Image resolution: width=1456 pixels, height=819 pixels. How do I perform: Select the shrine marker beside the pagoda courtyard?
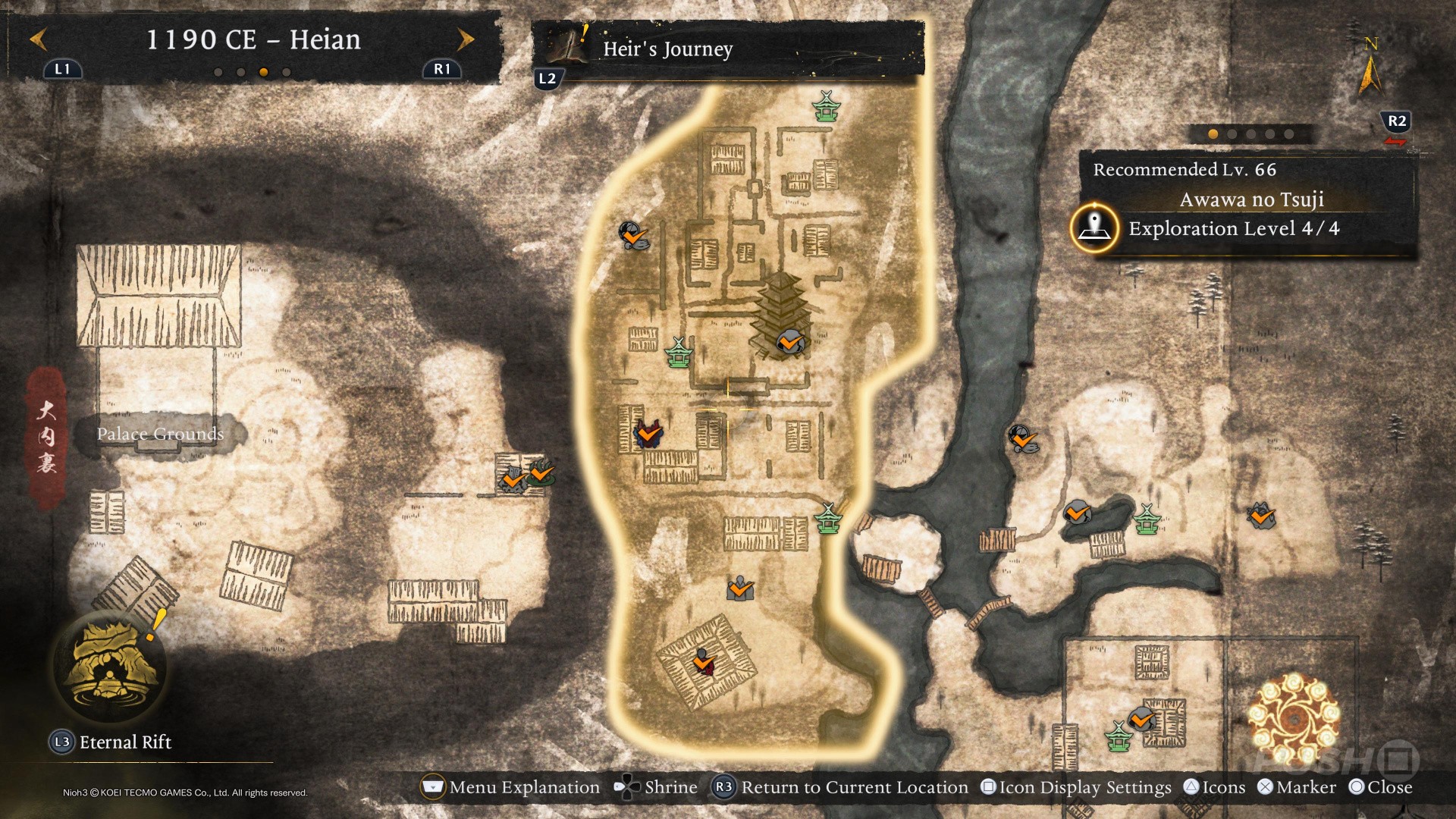click(x=678, y=353)
